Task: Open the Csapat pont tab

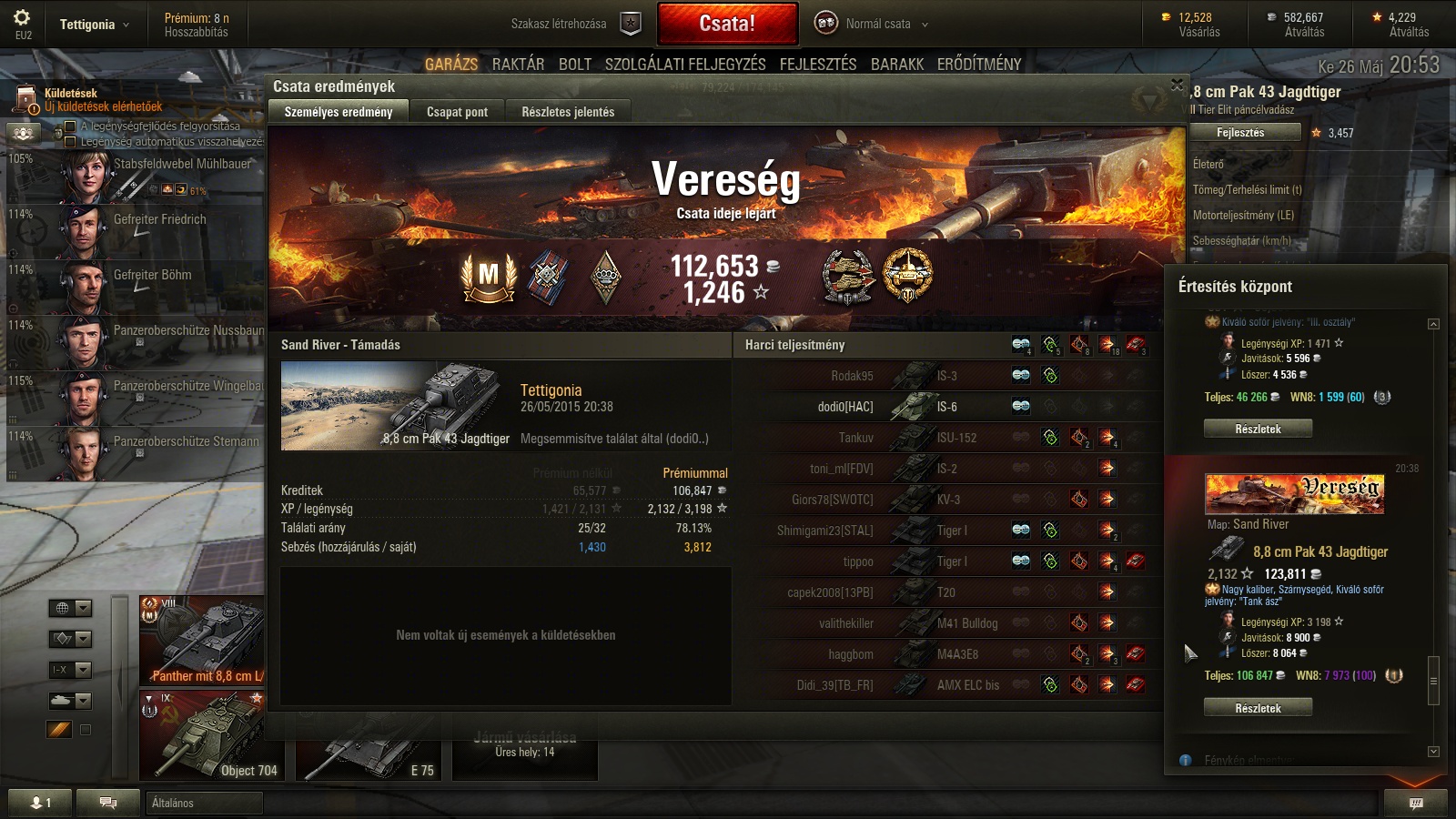Action: (x=457, y=112)
